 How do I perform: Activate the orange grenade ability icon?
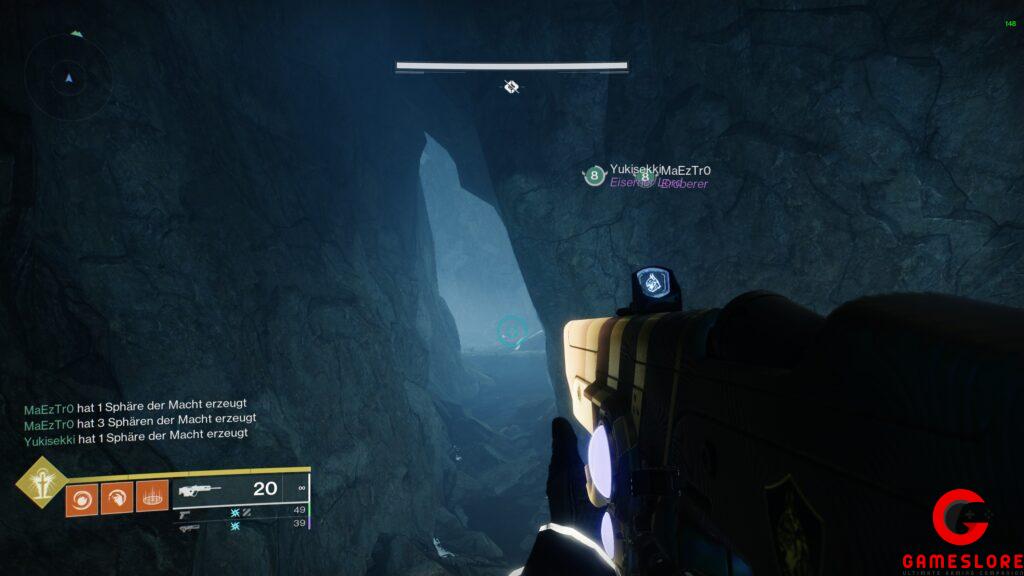pyautogui.click(x=82, y=497)
